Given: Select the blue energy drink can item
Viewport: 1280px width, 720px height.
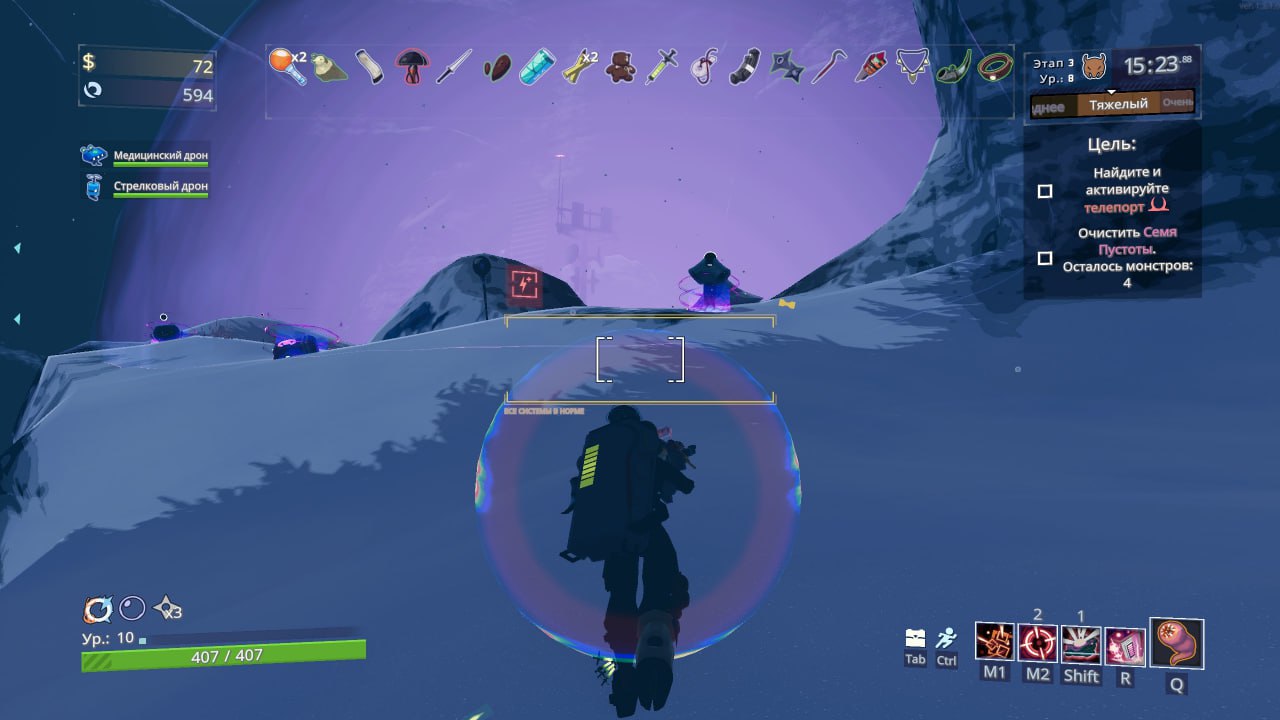Looking at the screenshot, I should click(537, 67).
